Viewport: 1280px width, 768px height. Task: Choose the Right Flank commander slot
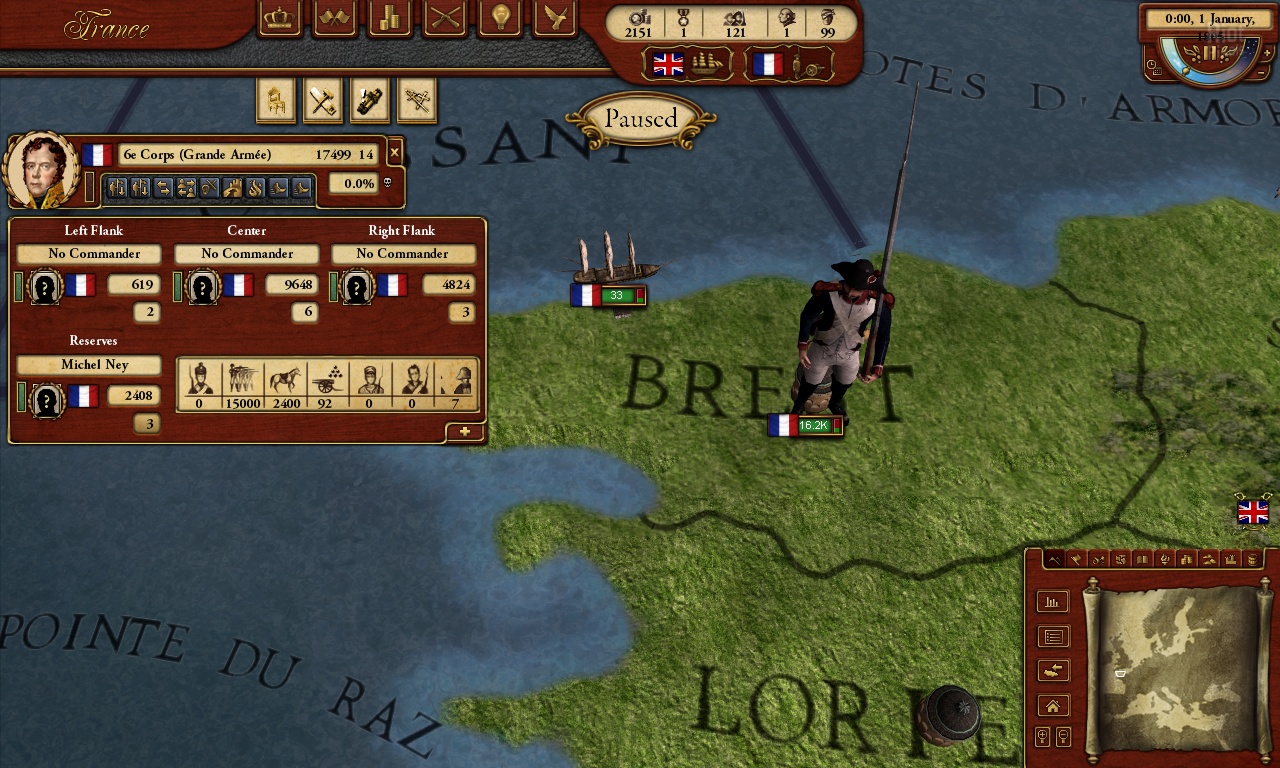pos(401,254)
